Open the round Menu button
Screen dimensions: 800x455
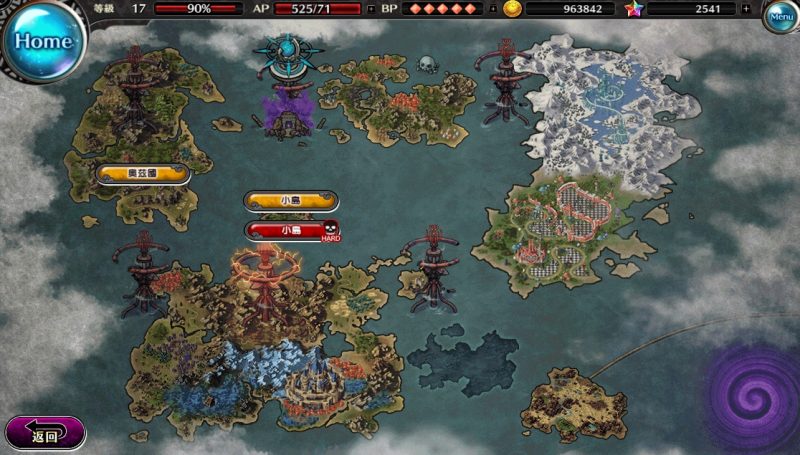pyautogui.click(x=780, y=16)
